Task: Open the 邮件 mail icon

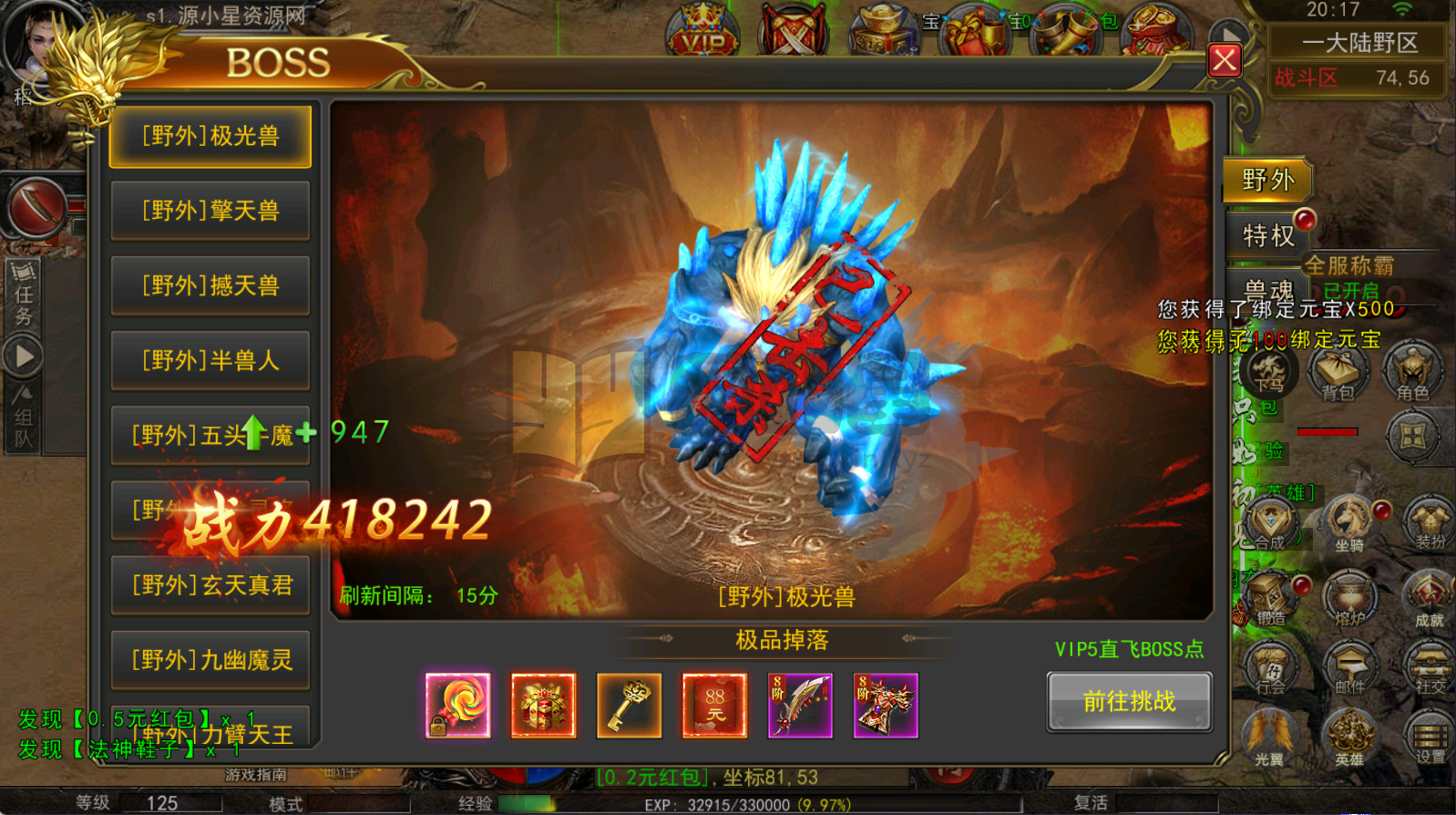Action: coord(1349,668)
